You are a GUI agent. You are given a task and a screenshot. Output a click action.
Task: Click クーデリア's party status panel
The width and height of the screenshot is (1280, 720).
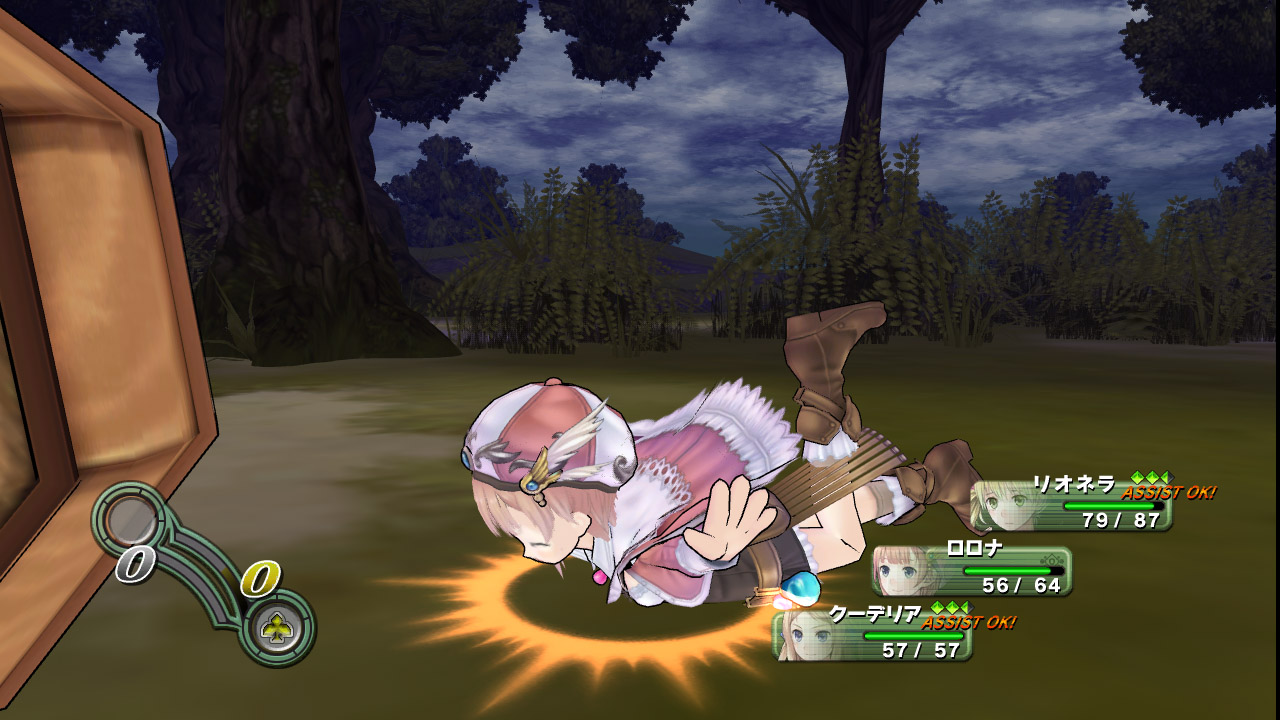[872, 636]
